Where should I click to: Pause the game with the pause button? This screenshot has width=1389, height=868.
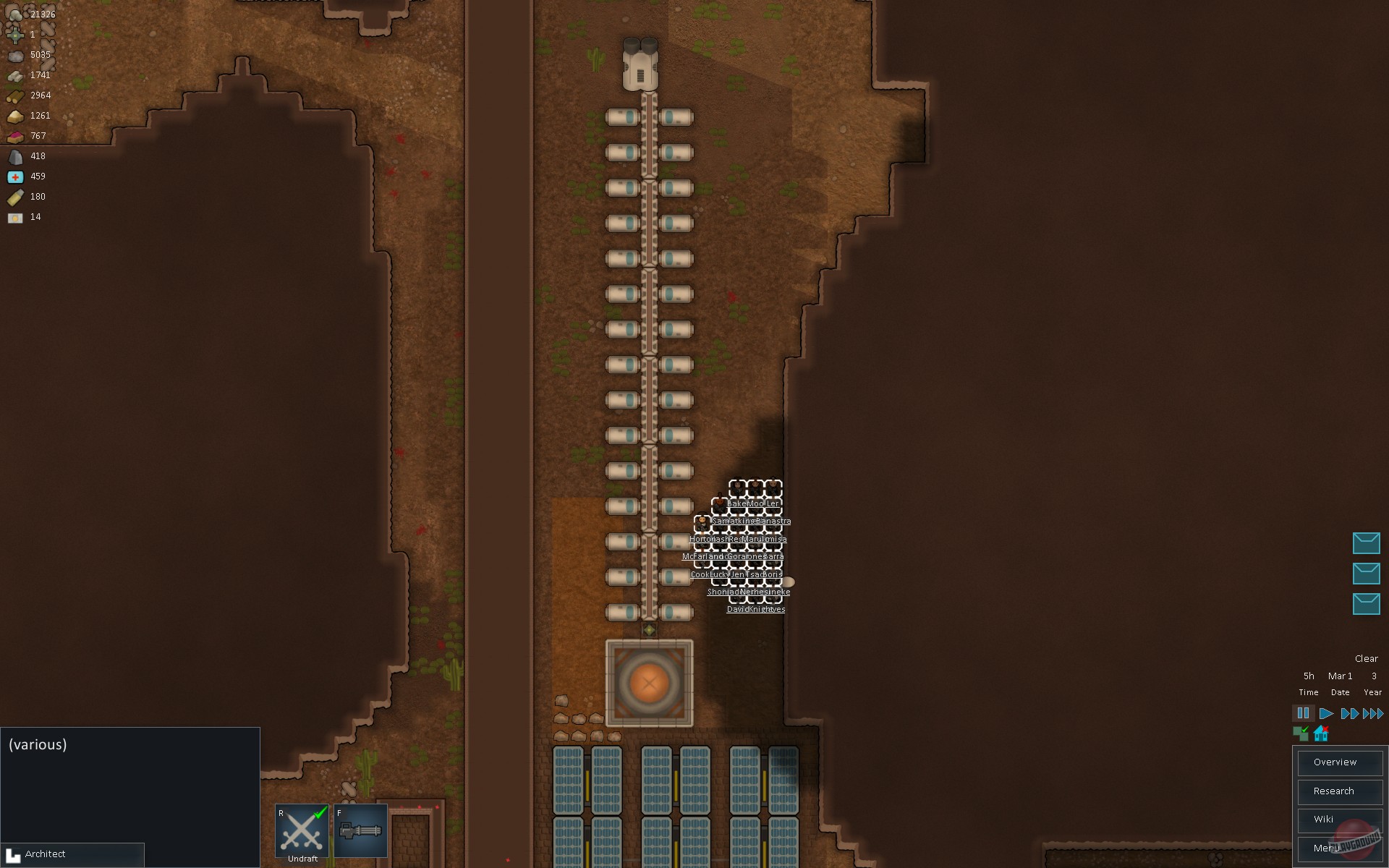coord(1303,713)
